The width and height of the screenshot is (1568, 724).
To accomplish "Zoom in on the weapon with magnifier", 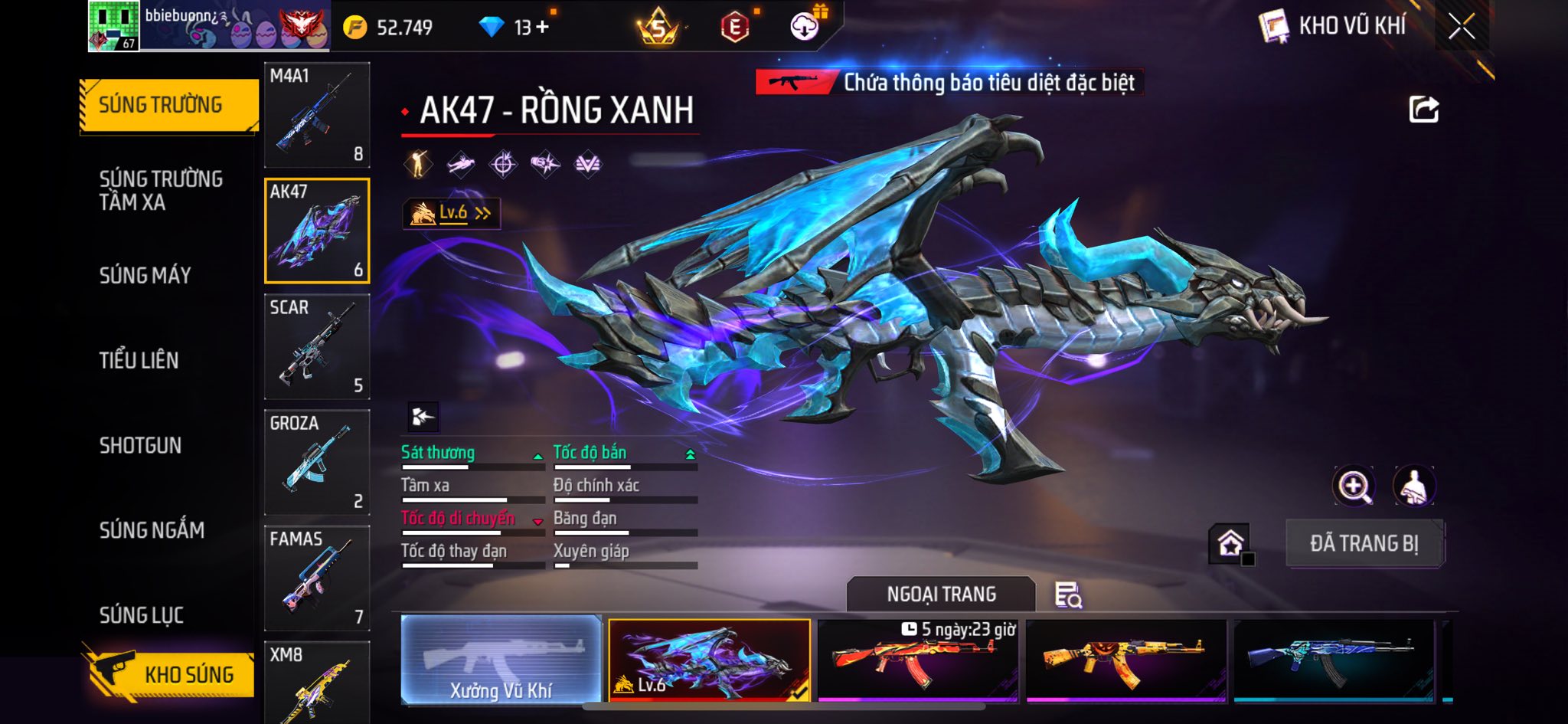I will click(x=1354, y=486).
